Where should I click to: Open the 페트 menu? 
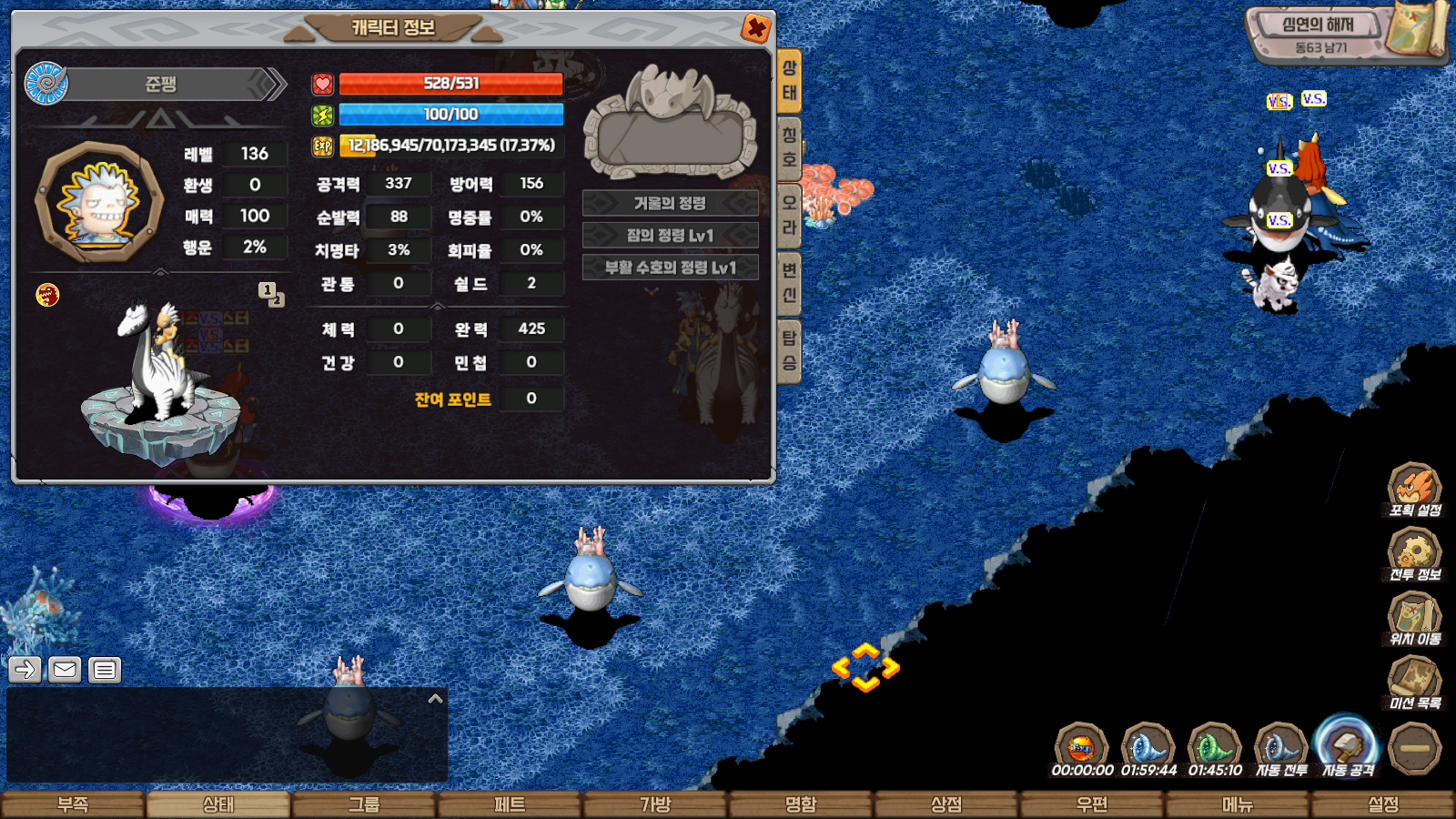click(510, 804)
